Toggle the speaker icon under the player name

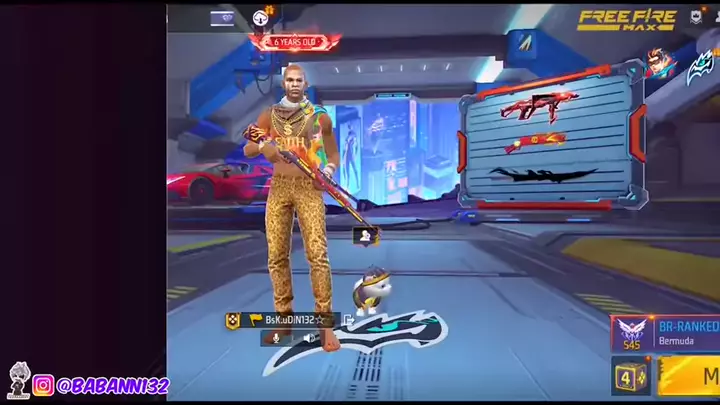click(309, 338)
